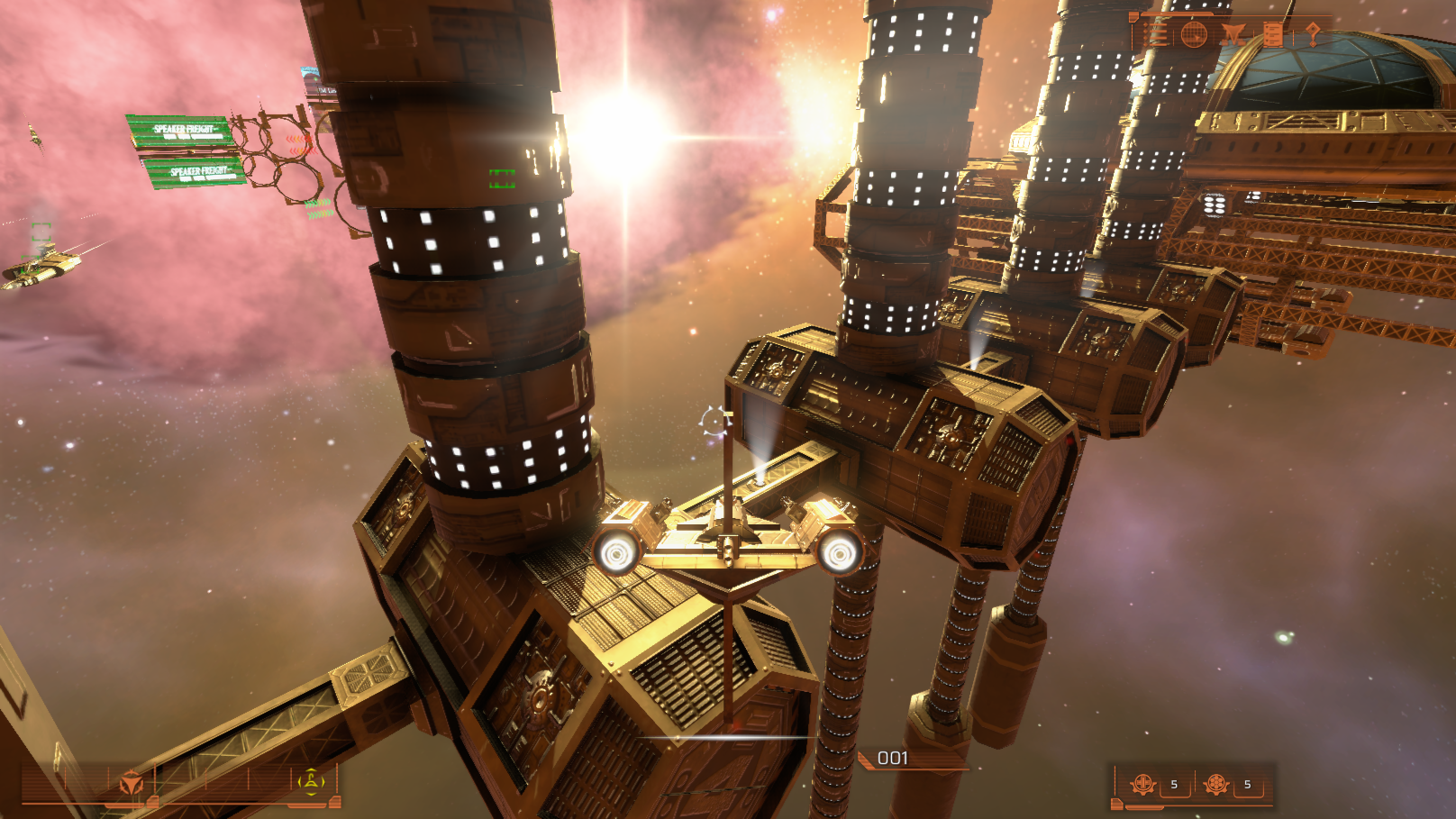The image size is (1456, 819).
Task: Click the V-shaped ship icon in toolbar
Action: tap(1233, 35)
